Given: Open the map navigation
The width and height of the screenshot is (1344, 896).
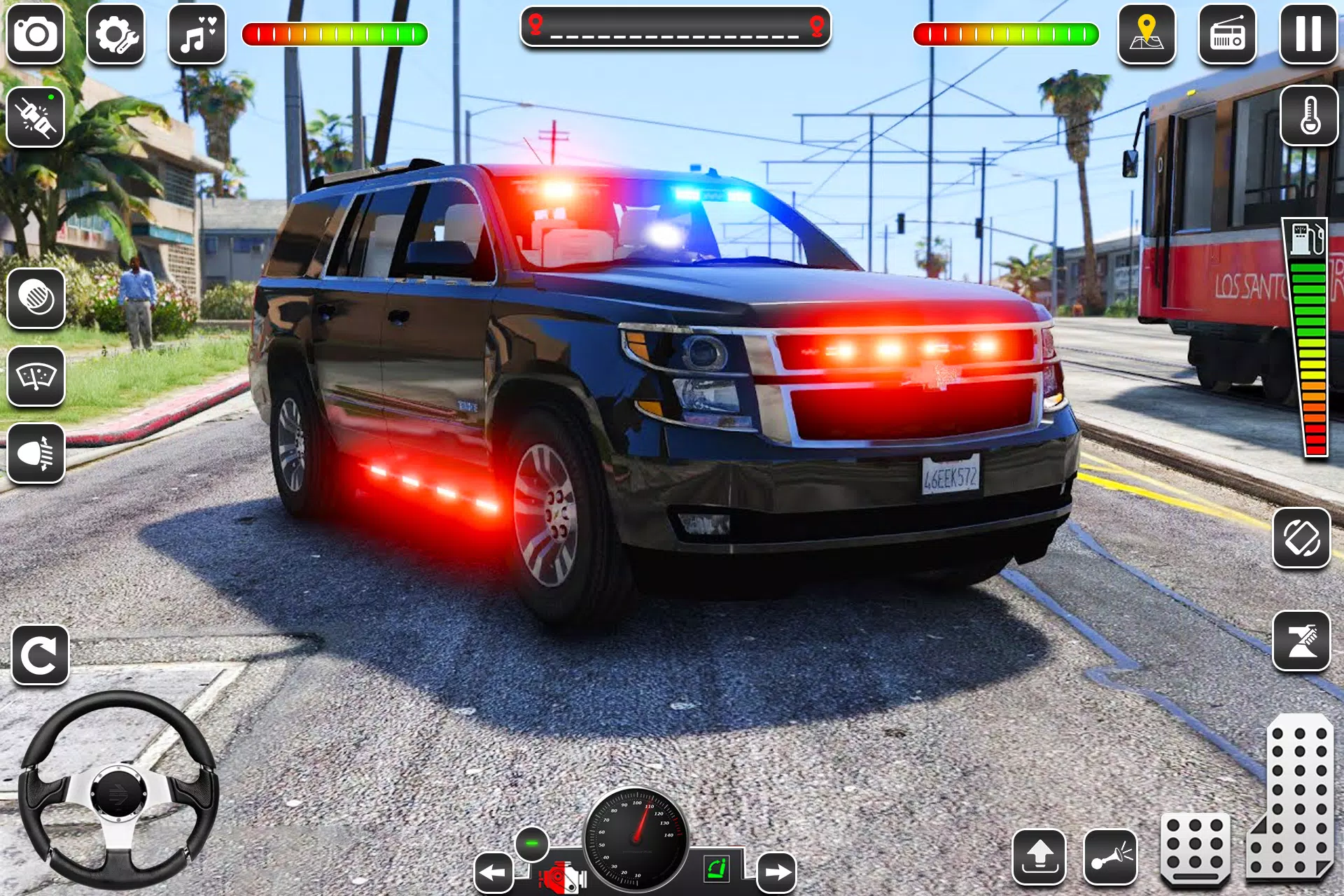Looking at the screenshot, I should (1147, 34).
